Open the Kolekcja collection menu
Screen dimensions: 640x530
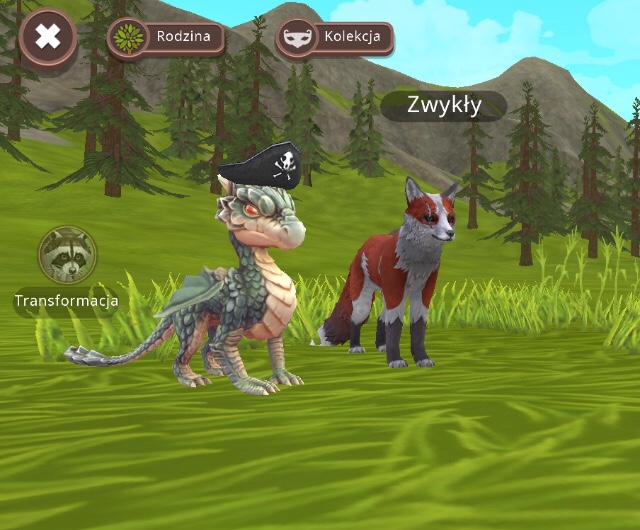point(334,39)
